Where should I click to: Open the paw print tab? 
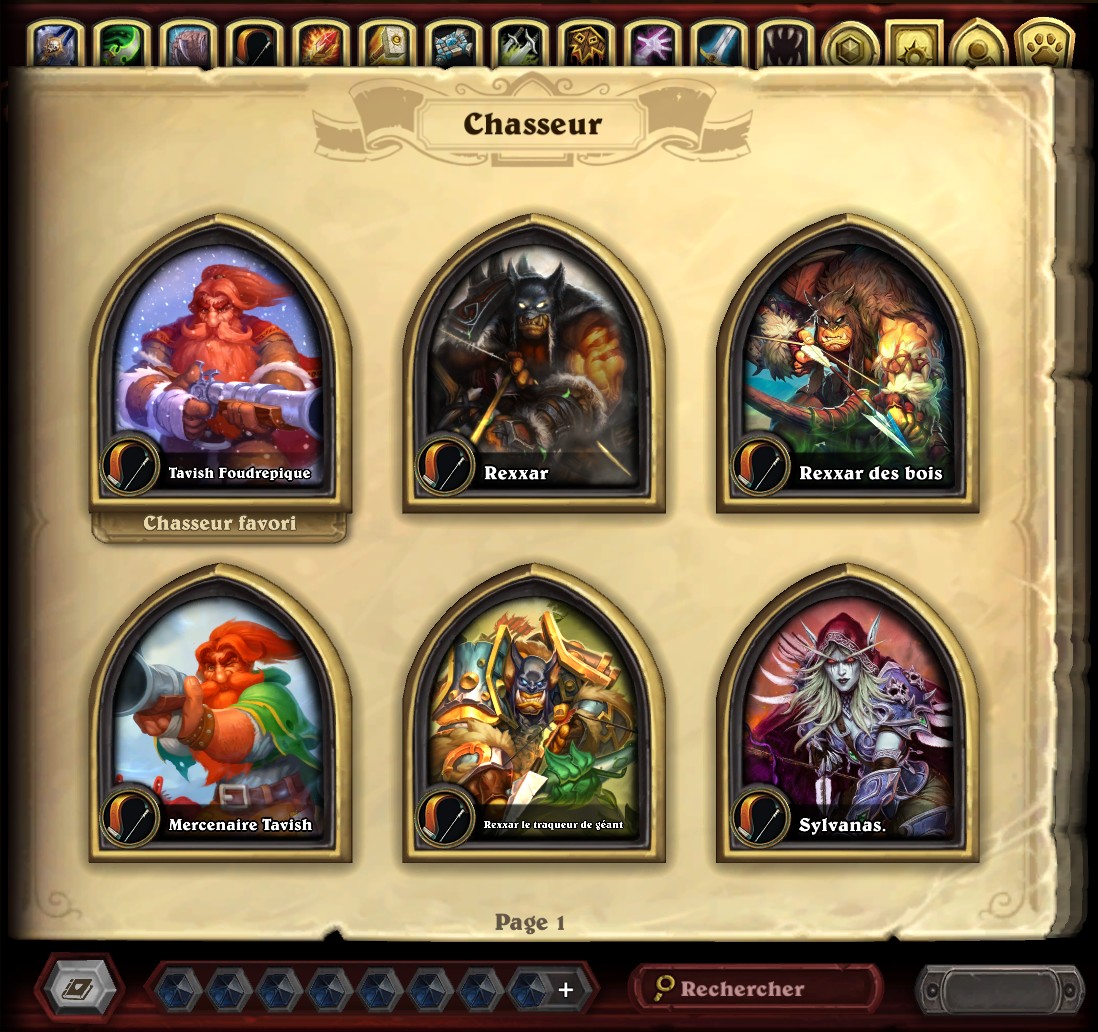point(1043,45)
